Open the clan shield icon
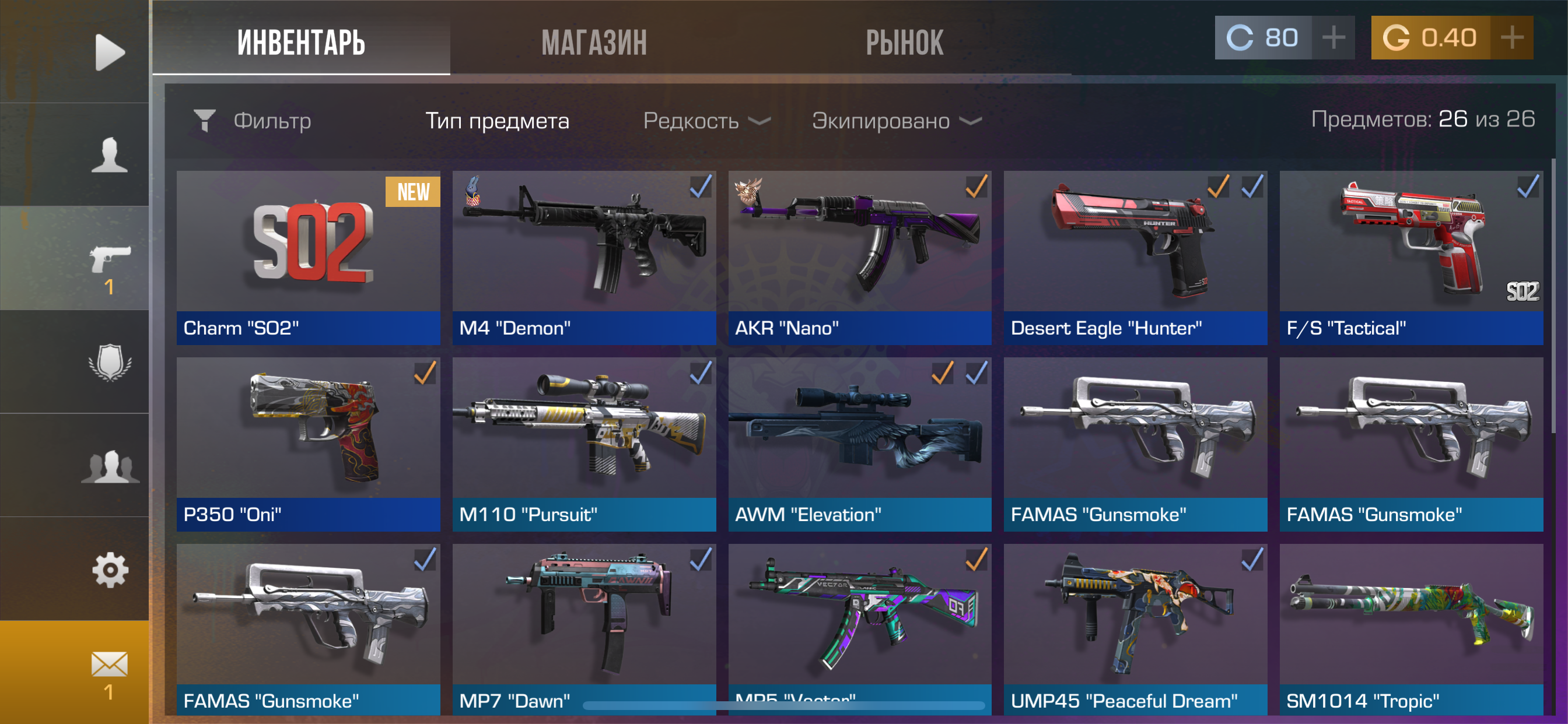Screen dimensions: 1568x724 (x=110, y=363)
